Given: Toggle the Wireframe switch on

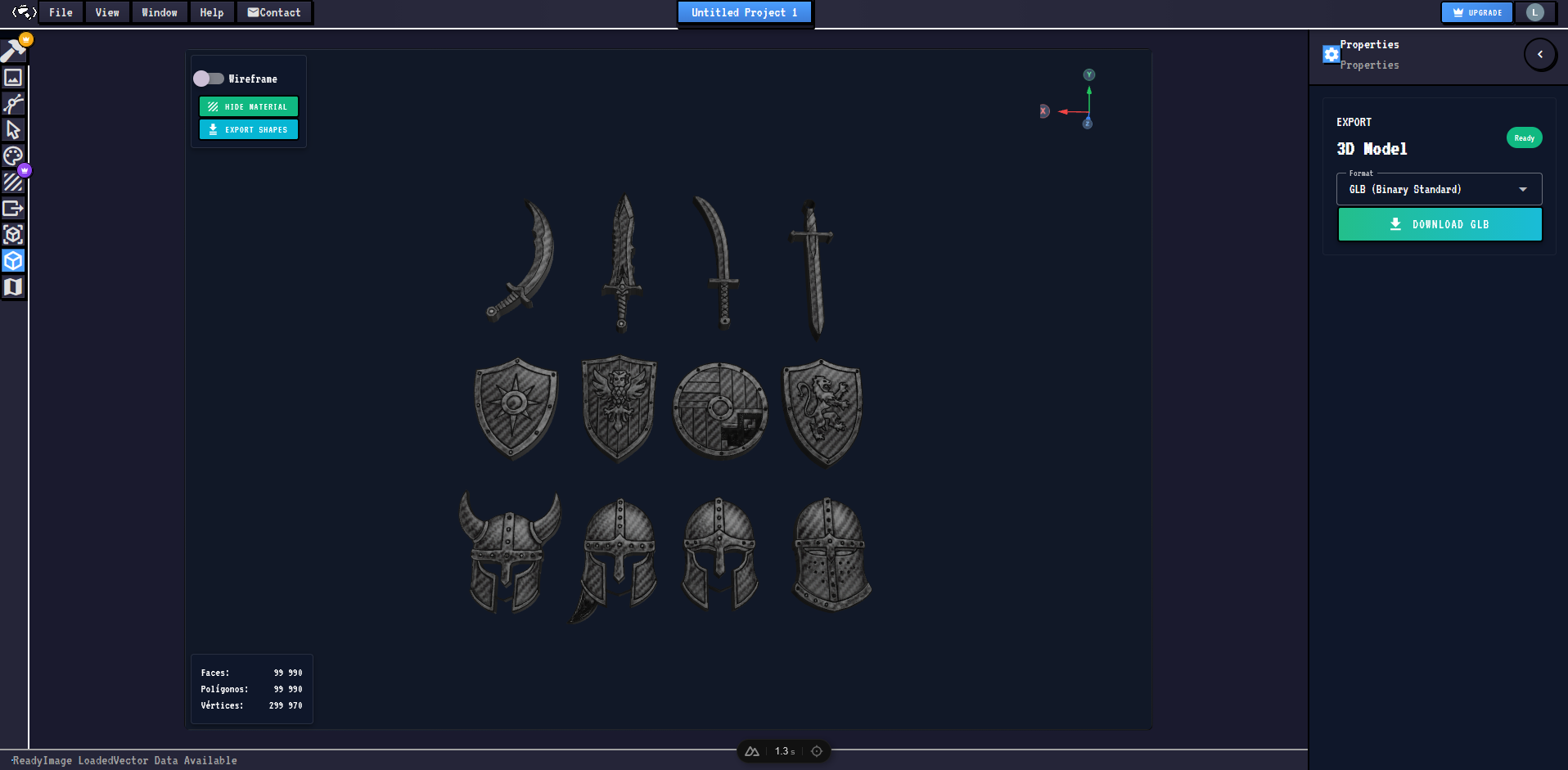Looking at the screenshot, I should pyautogui.click(x=208, y=78).
